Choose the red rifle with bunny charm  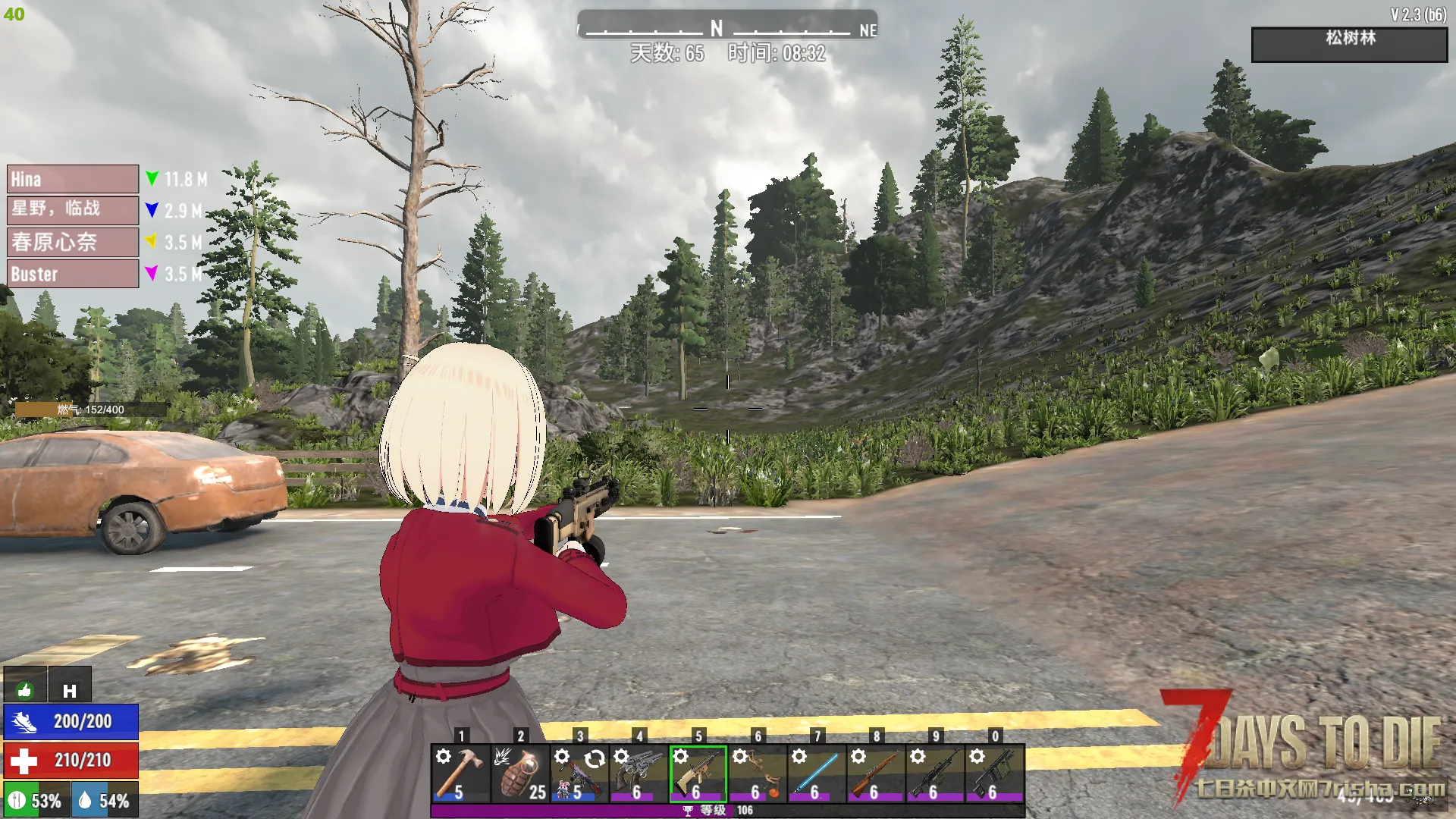[x=579, y=773]
